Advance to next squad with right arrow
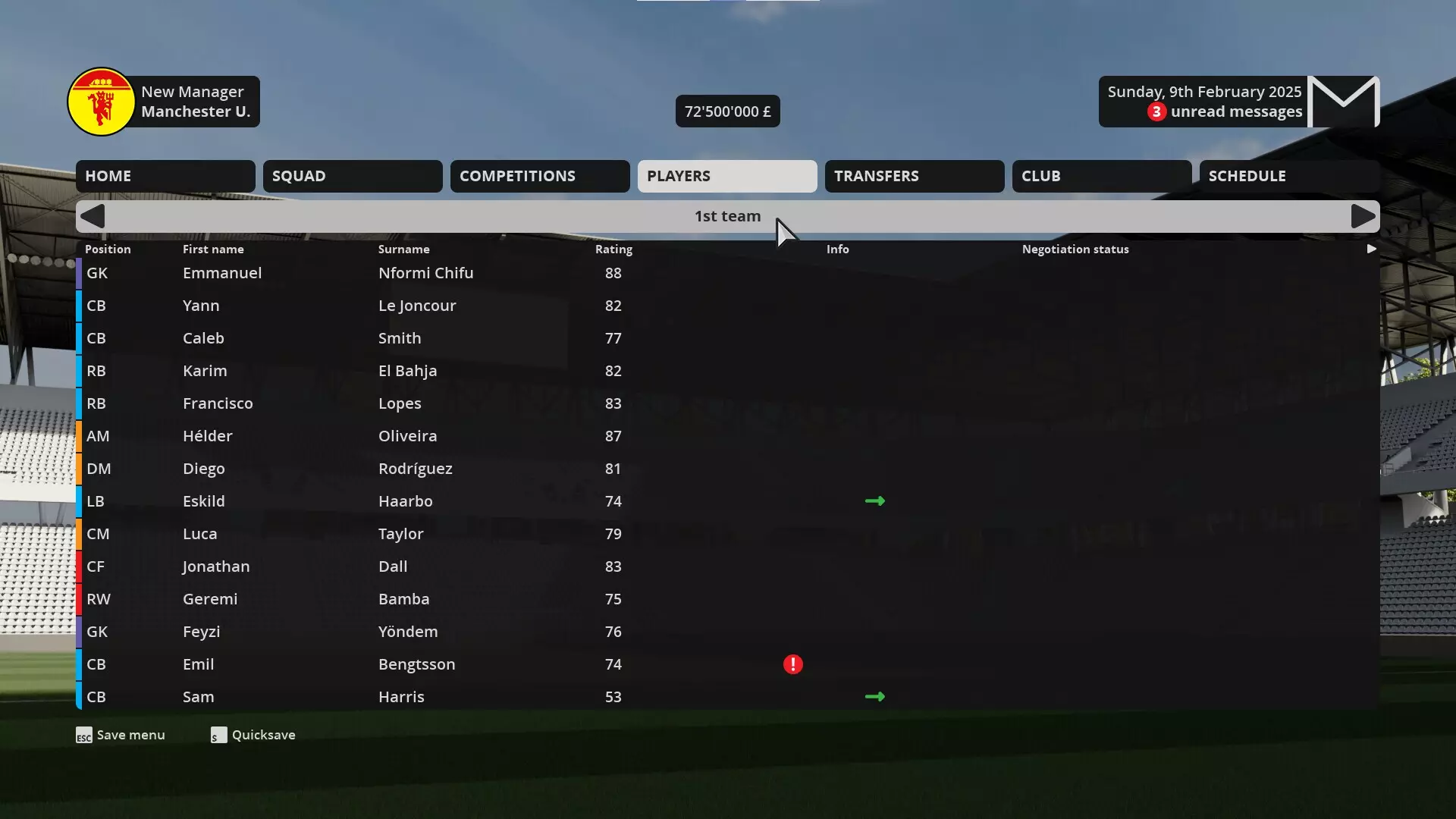 (1363, 216)
